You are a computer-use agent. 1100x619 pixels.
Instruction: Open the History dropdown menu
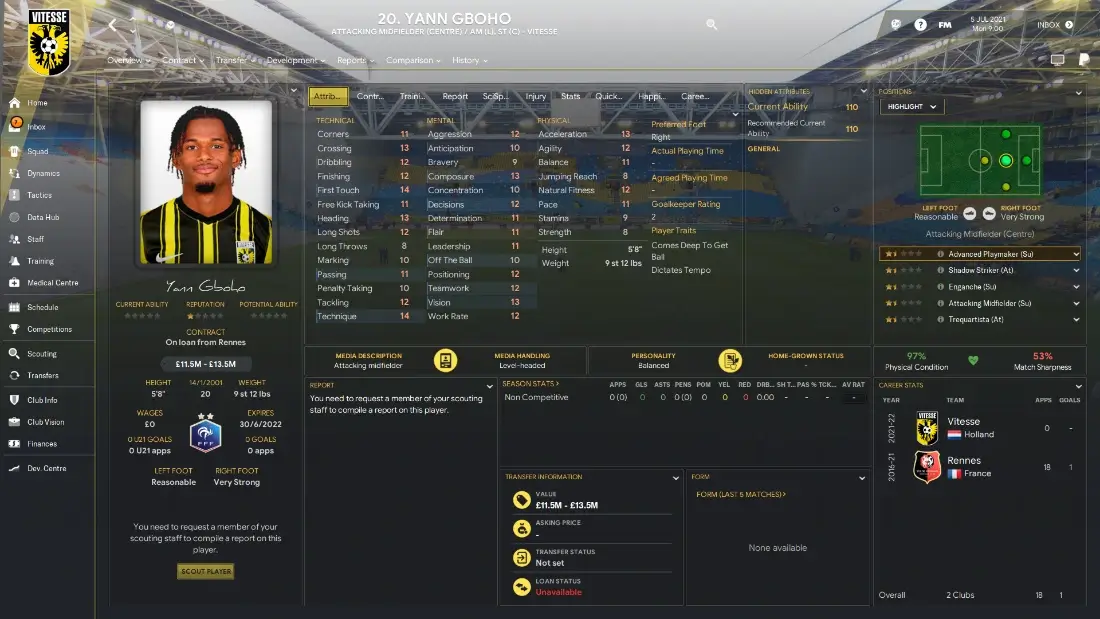click(469, 61)
